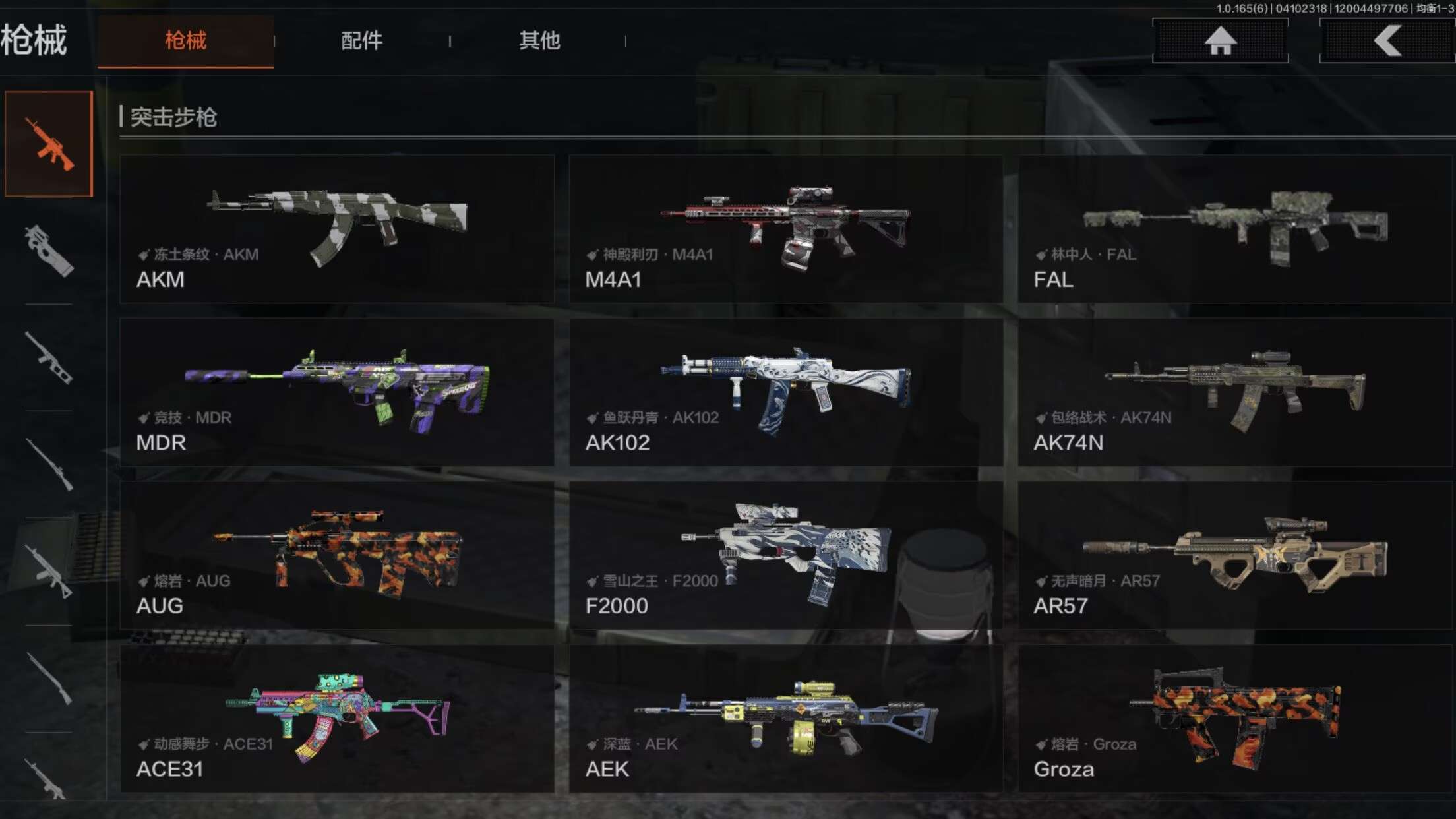The width and height of the screenshot is (1456, 819).
Task: Open the 其他 tab
Action: (x=539, y=41)
